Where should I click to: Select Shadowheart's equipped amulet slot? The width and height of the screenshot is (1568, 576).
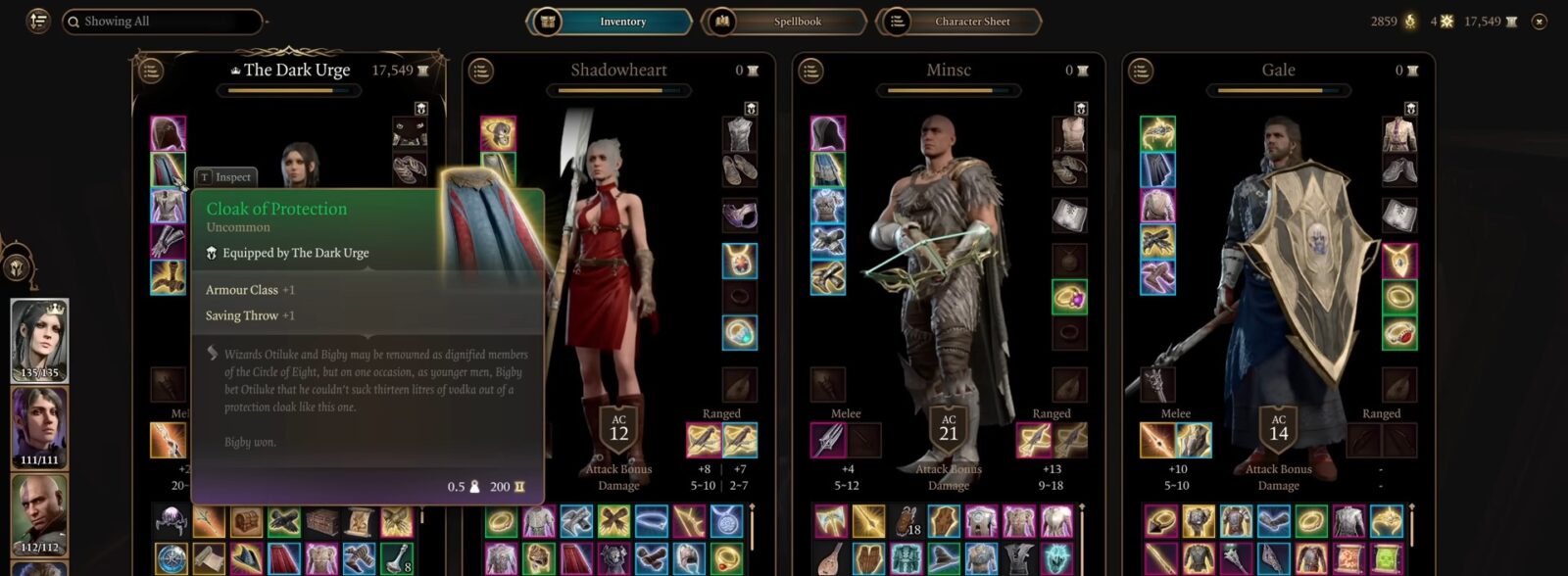click(x=739, y=261)
